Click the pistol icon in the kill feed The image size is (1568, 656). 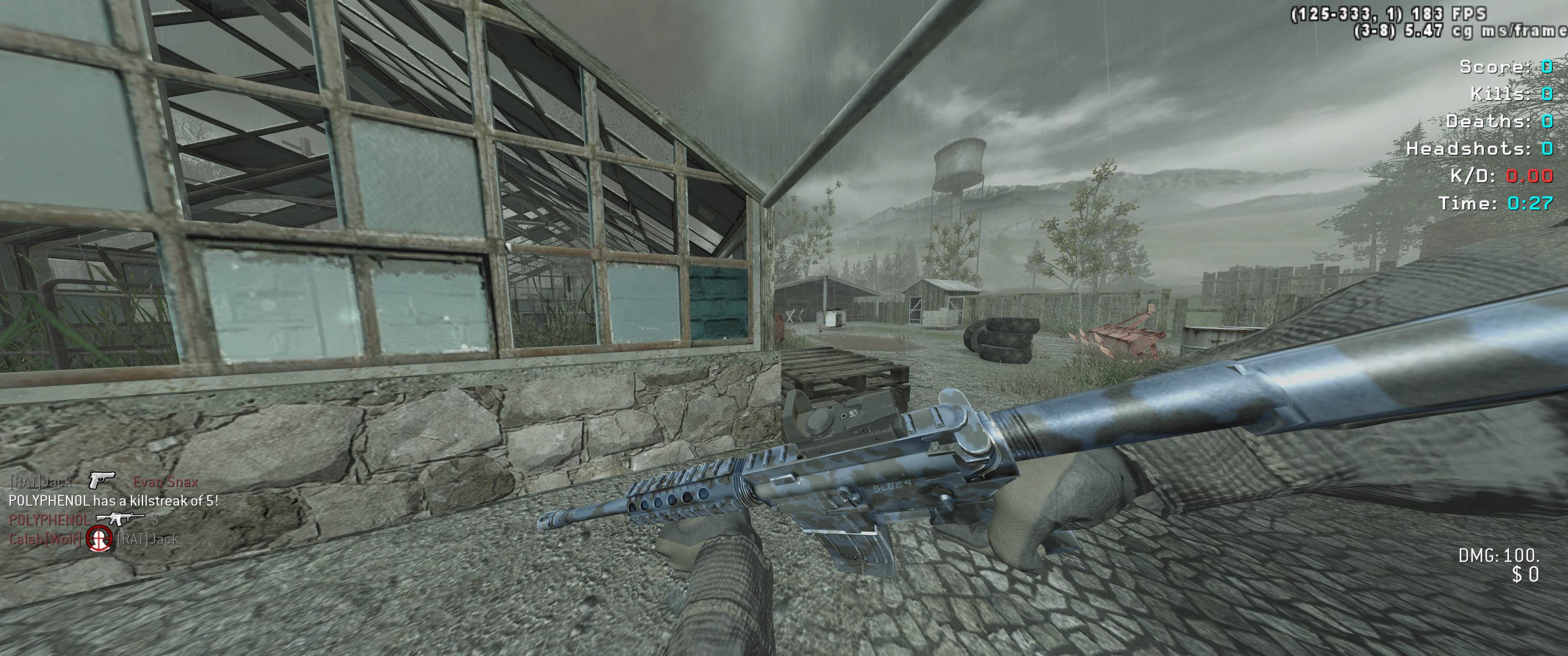click(101, 481)
